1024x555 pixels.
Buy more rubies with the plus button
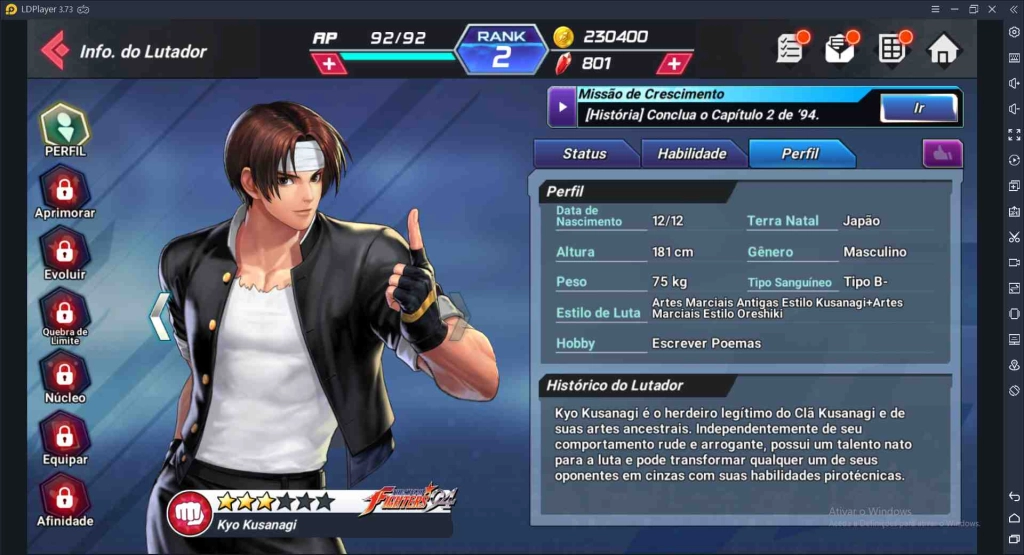(x=675, y=64)
